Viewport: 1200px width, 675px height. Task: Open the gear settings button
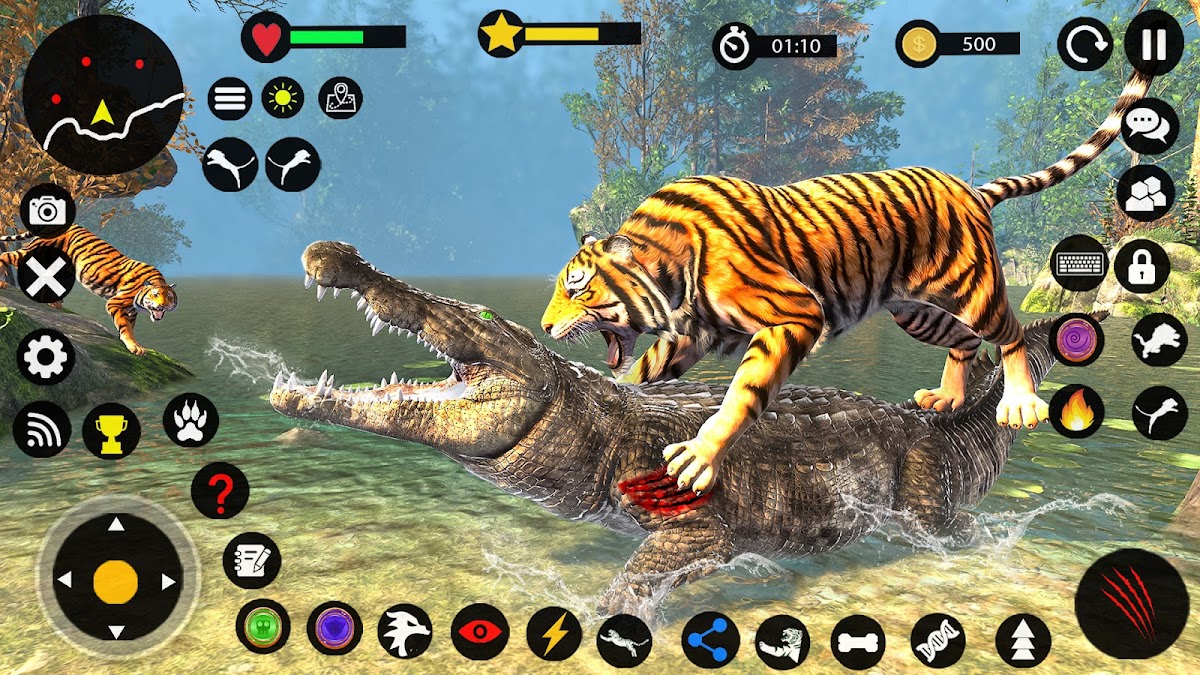[x=45, y=357]
